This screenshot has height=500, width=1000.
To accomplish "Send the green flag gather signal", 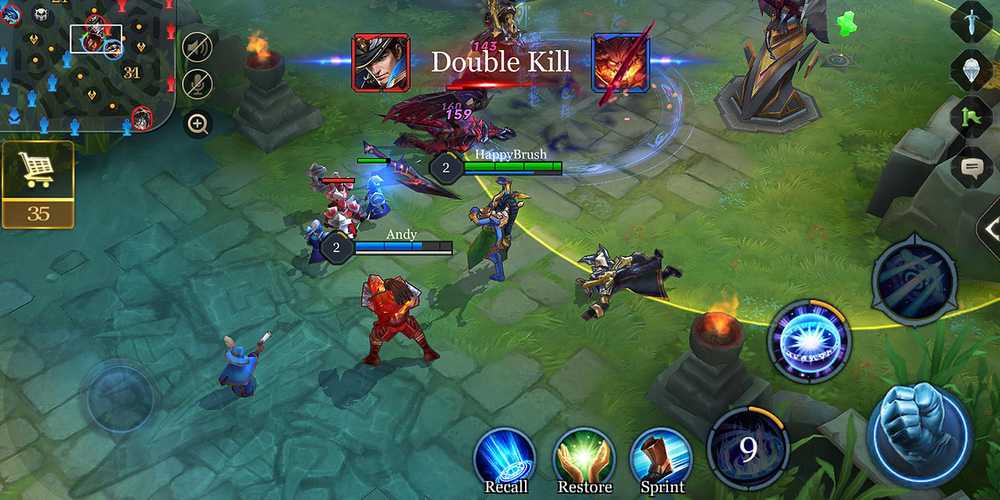I will point(971,117).
